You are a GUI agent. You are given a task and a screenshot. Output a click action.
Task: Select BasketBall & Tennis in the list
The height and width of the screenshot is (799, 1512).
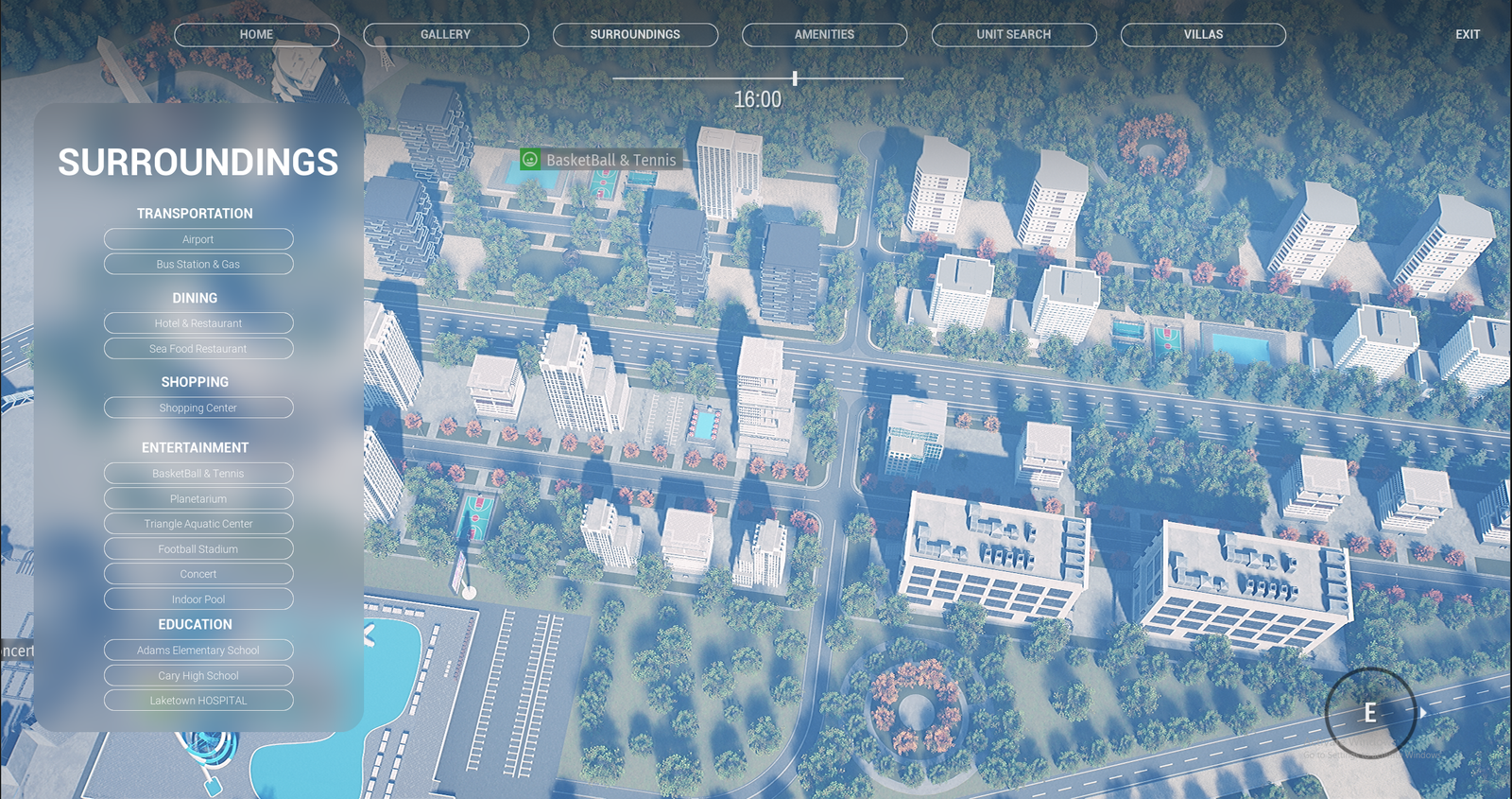[x=198, y=474]
